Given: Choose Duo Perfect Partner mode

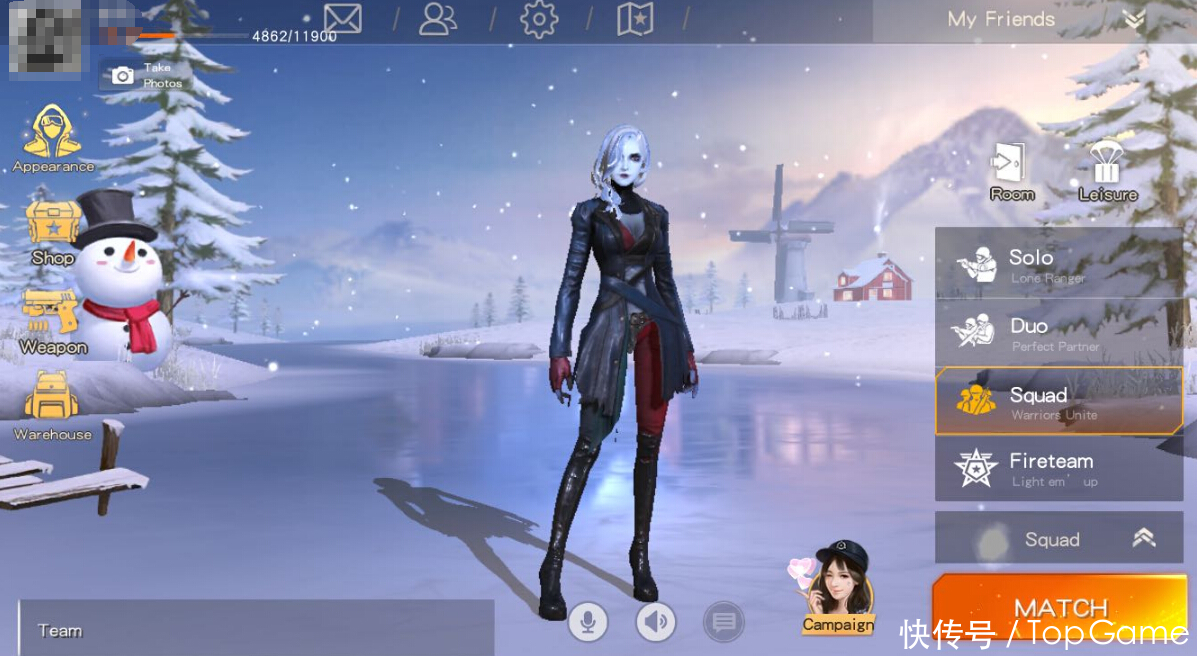Looking at the screenshot, I should click(x=1058, y=333).
